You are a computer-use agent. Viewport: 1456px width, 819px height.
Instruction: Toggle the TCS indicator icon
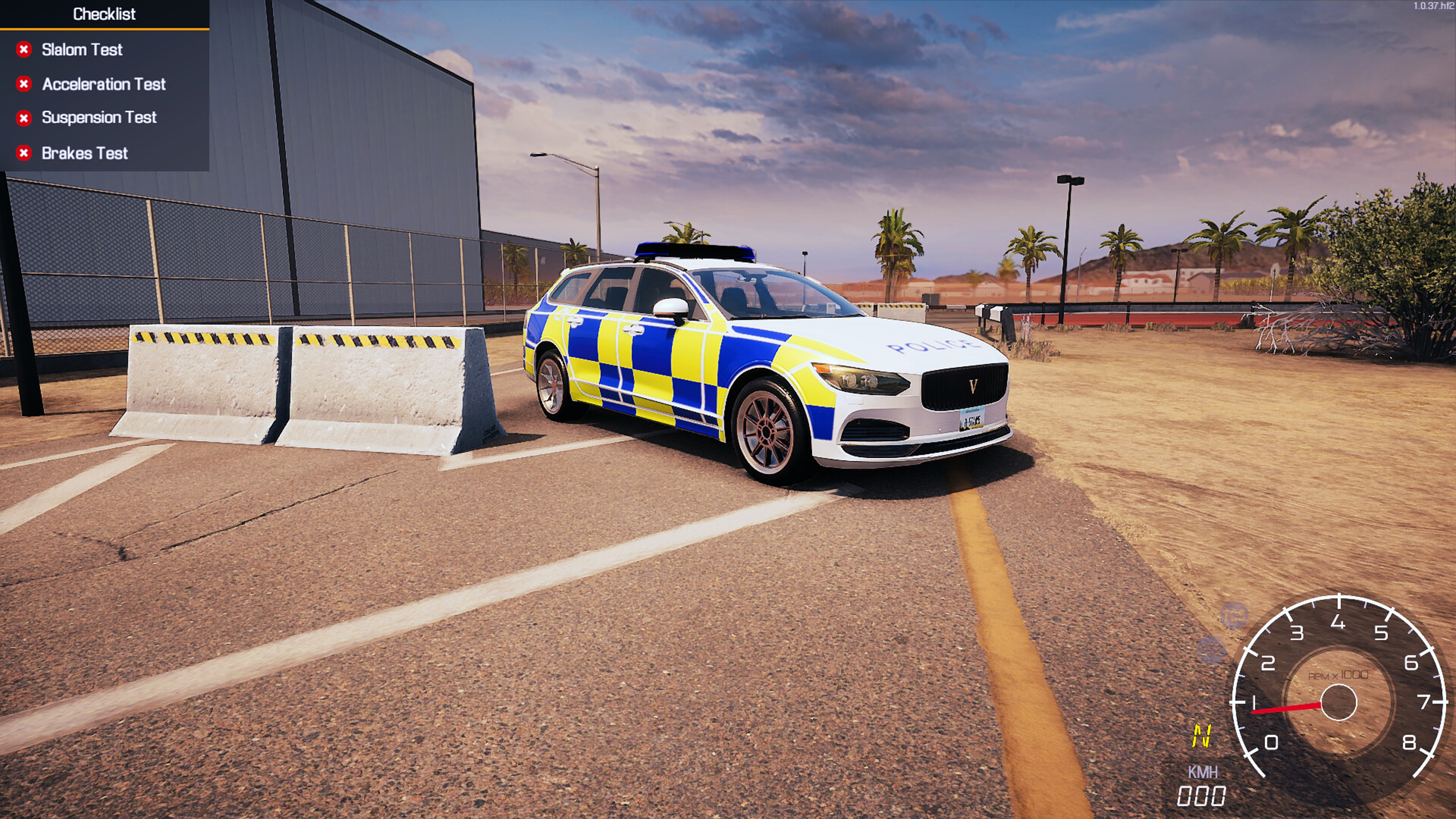[1234, 615]
